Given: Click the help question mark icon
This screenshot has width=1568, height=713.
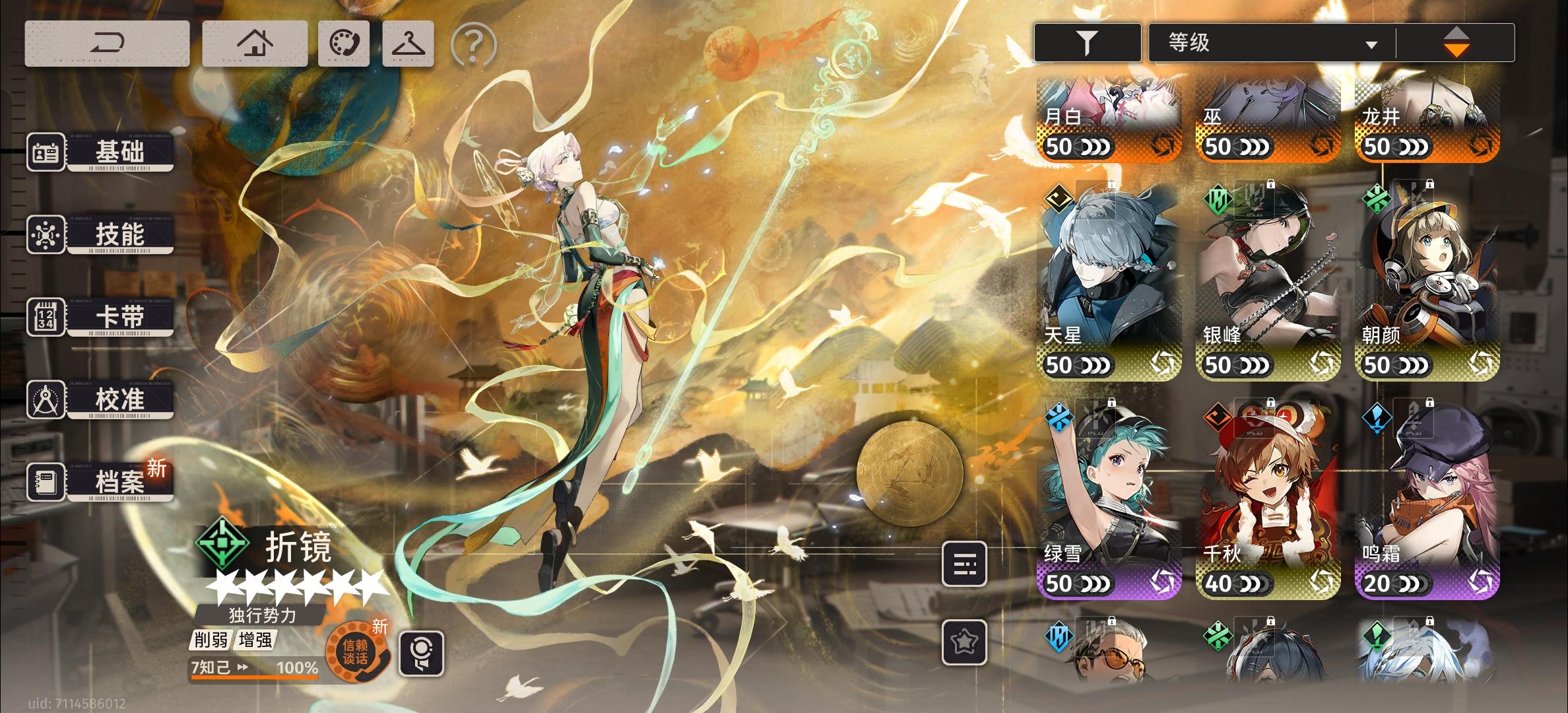Looking at the screenshot, I should pyautogui.click(x=473, y=45).
